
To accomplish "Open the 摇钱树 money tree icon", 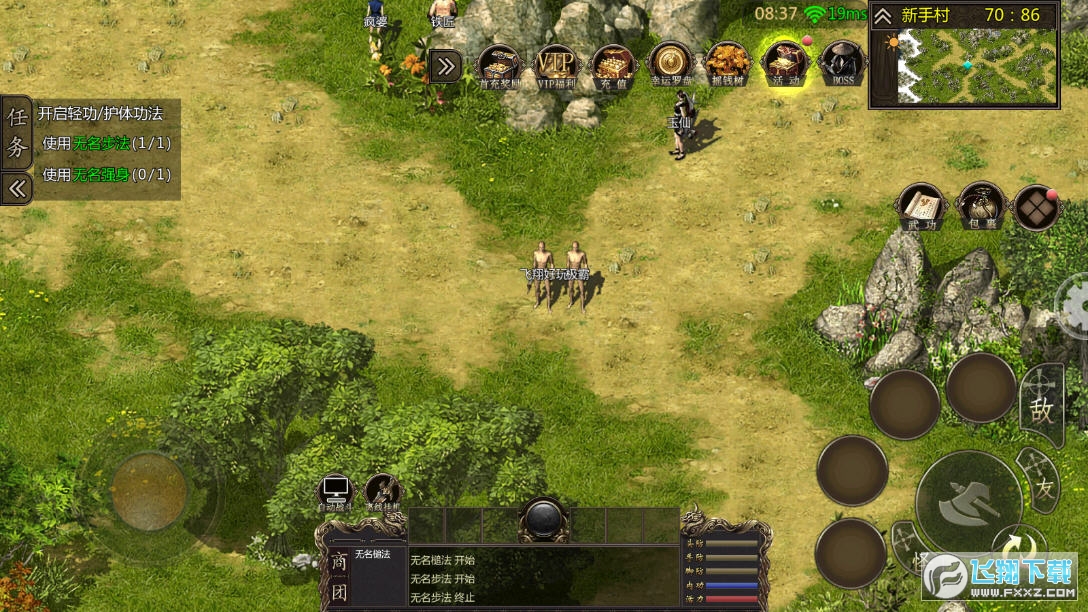I will [x=727, y=65].
